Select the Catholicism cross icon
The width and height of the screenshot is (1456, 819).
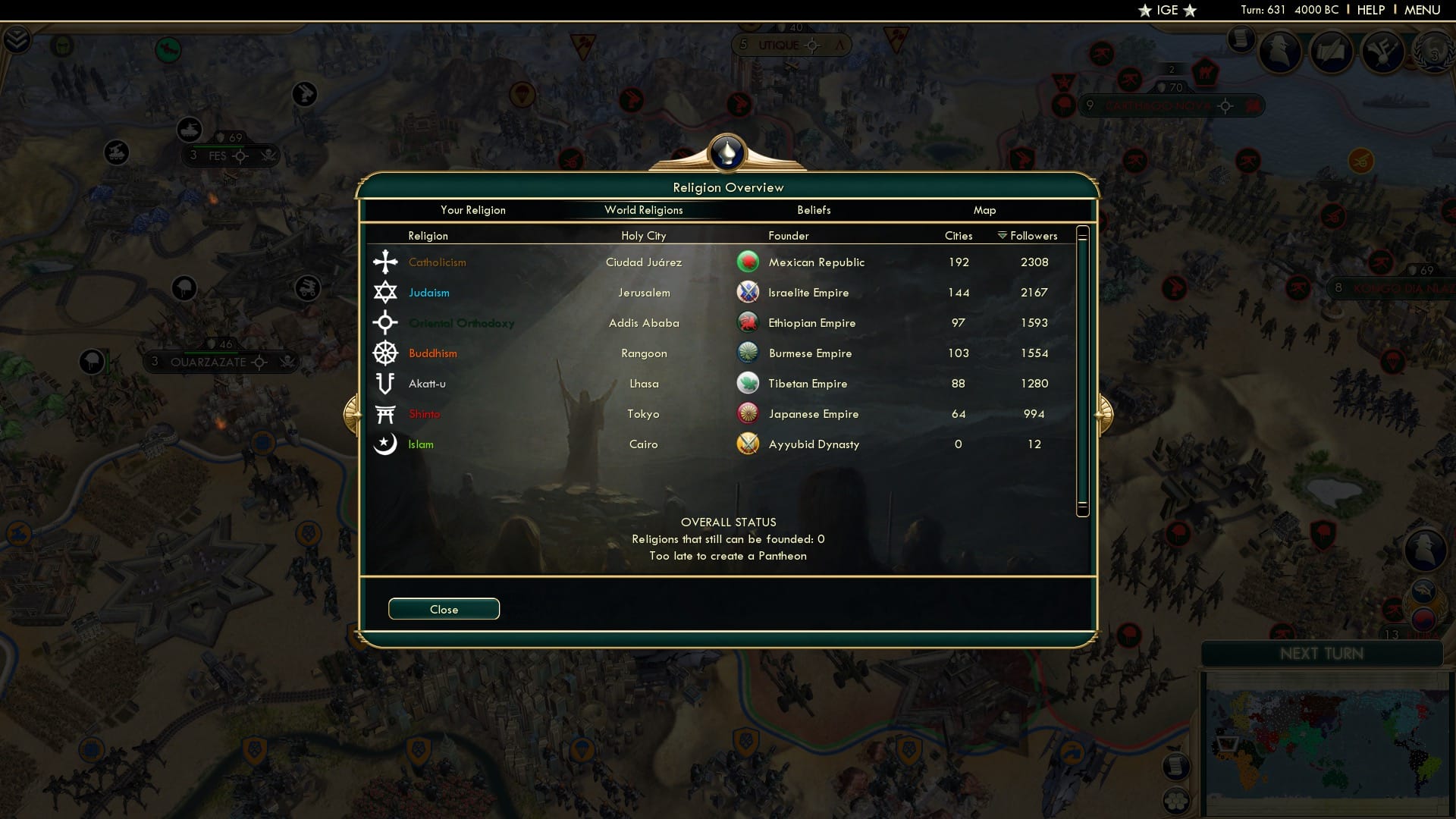386,262
